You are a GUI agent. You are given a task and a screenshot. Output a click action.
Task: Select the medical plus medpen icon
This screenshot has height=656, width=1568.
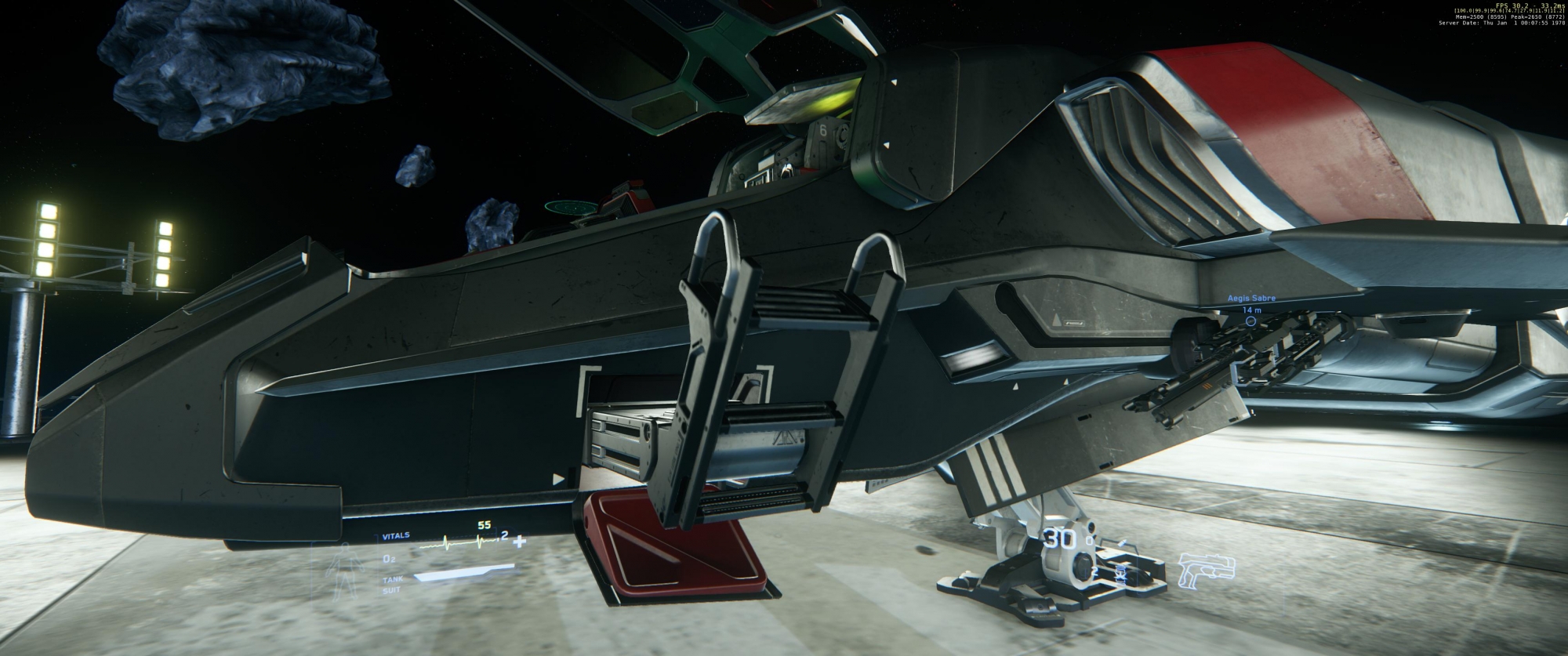518,541
